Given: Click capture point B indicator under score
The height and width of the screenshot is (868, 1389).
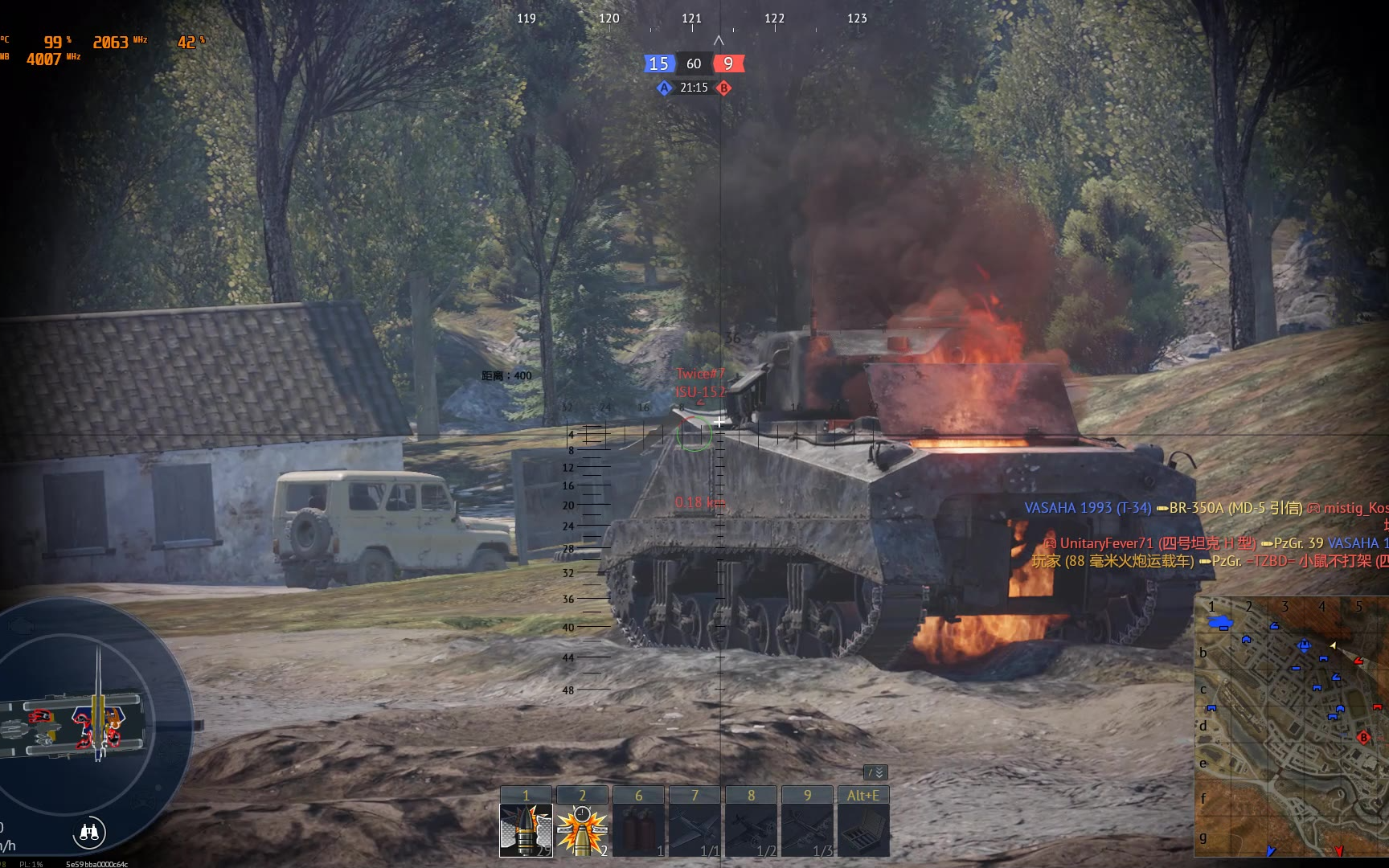Looking at the screenshot, I should (724, 88).
